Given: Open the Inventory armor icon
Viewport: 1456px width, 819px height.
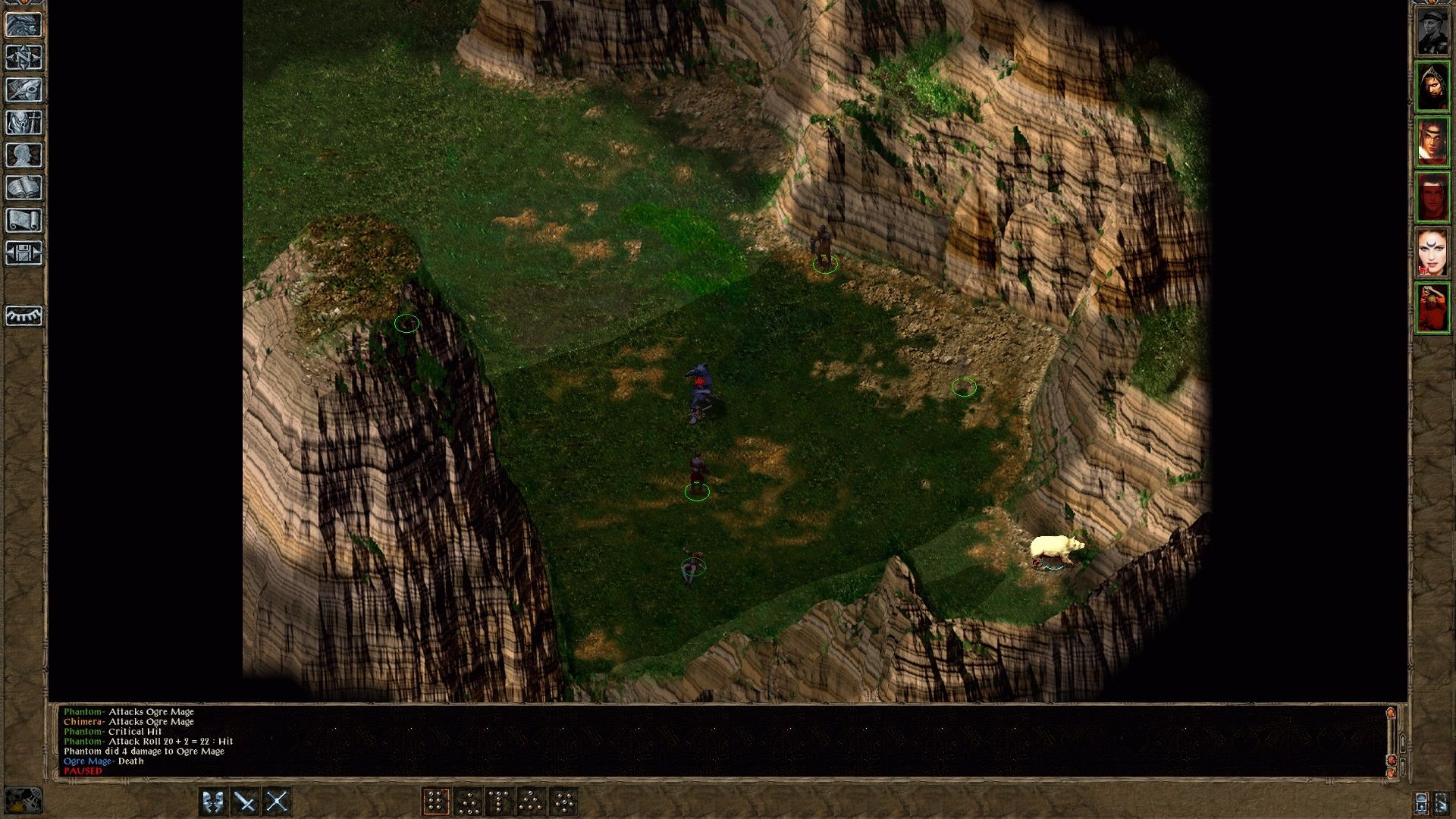Looking at the screenshot, I should coord(25,123).
